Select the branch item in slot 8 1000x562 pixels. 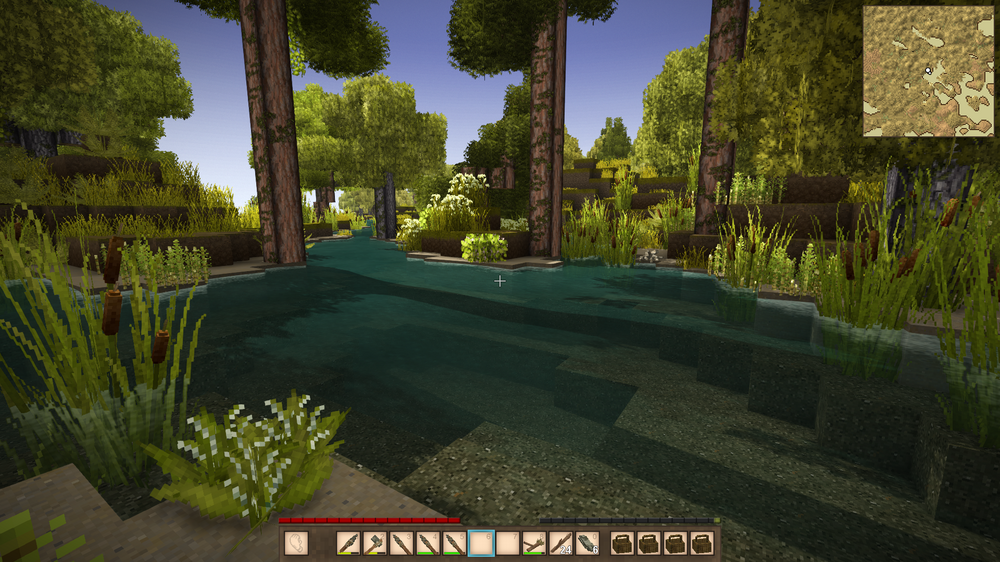coord(534,543)
